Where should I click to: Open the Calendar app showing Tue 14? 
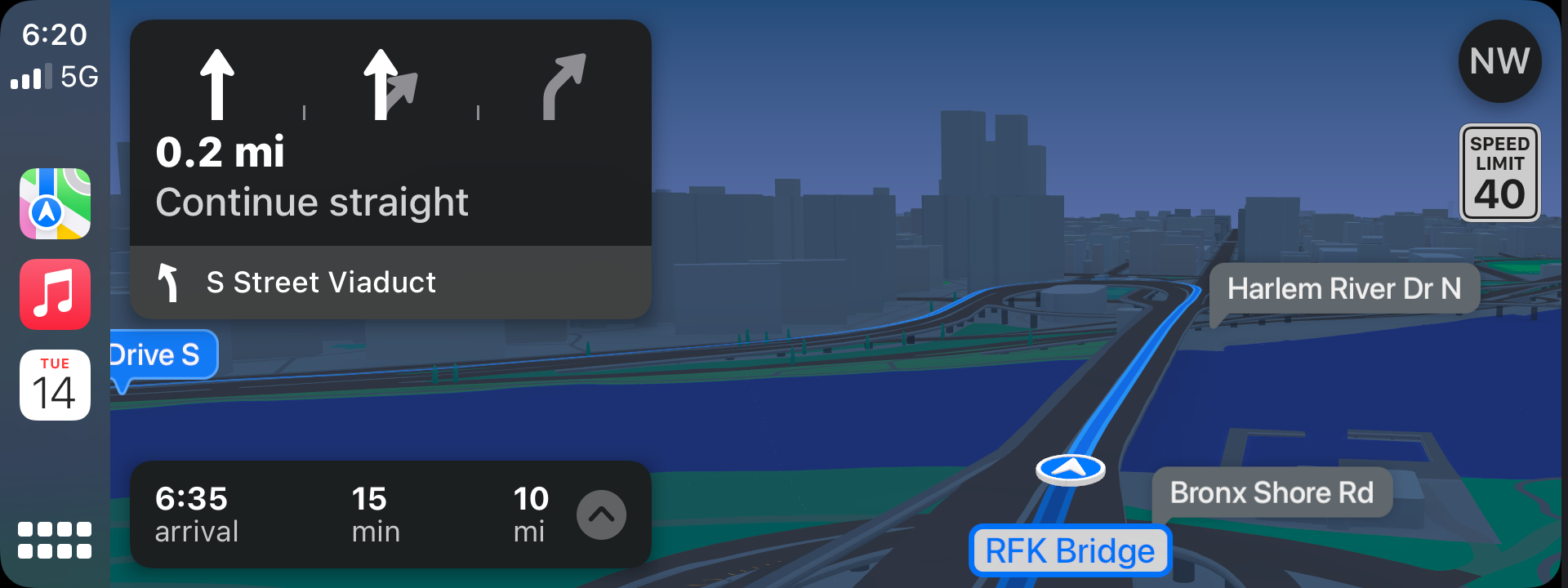tap(55, 385)
